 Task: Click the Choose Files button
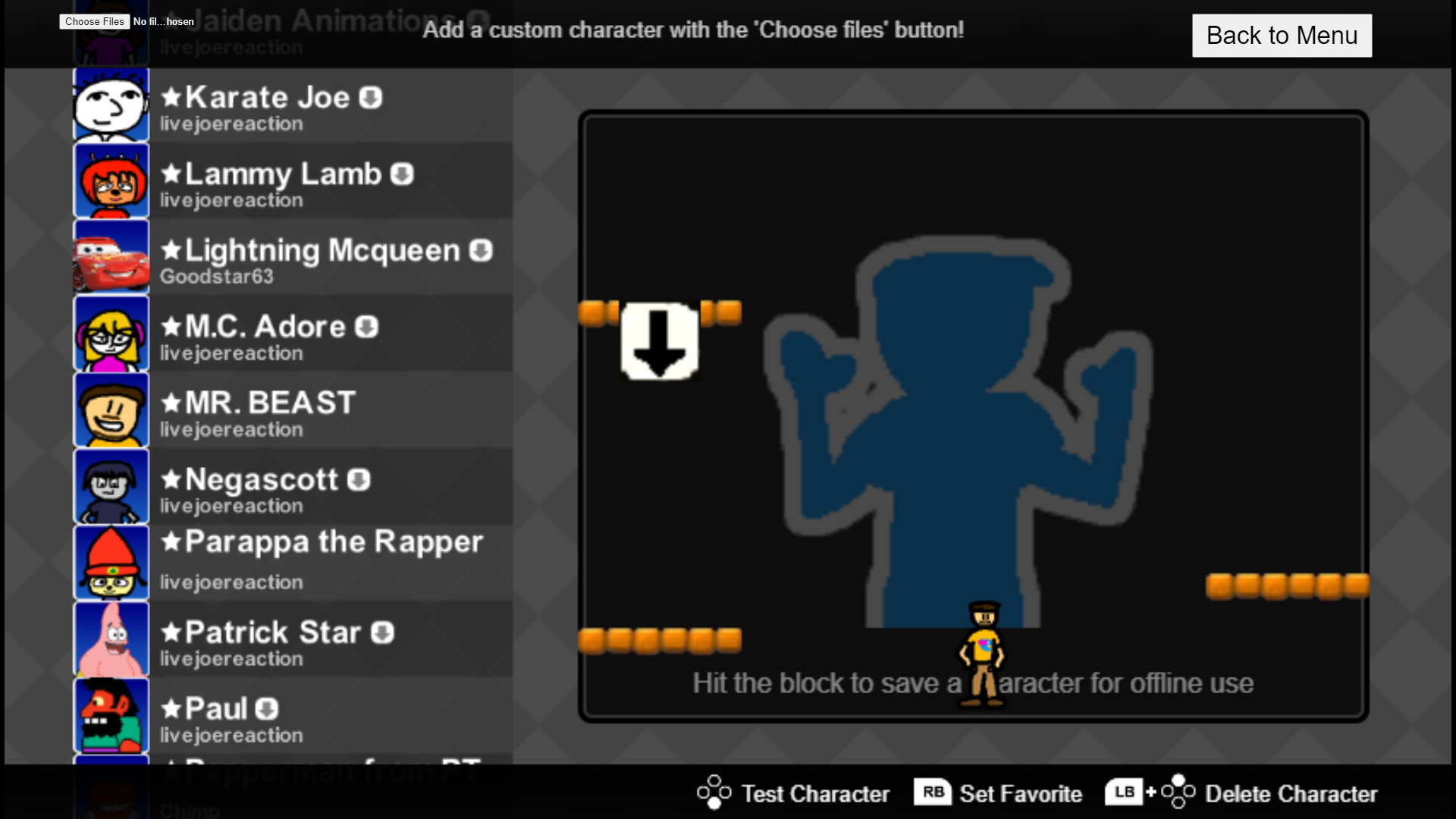(93, 21)
